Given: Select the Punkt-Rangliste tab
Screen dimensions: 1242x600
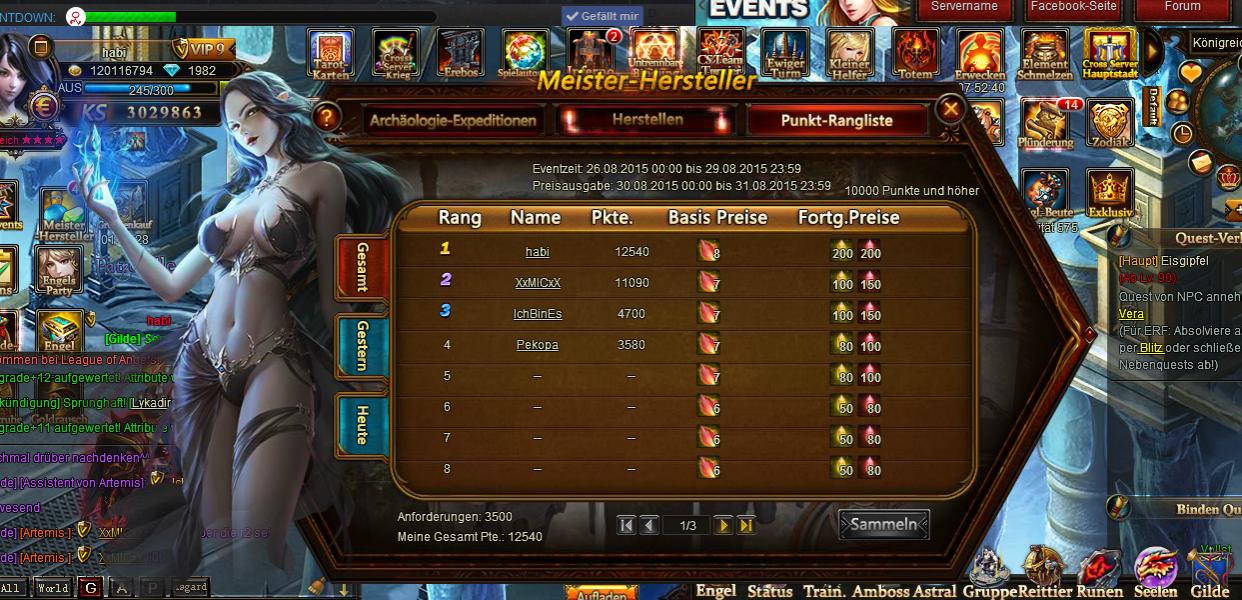Looking at the screenshot, I should [x=836, y=121].
